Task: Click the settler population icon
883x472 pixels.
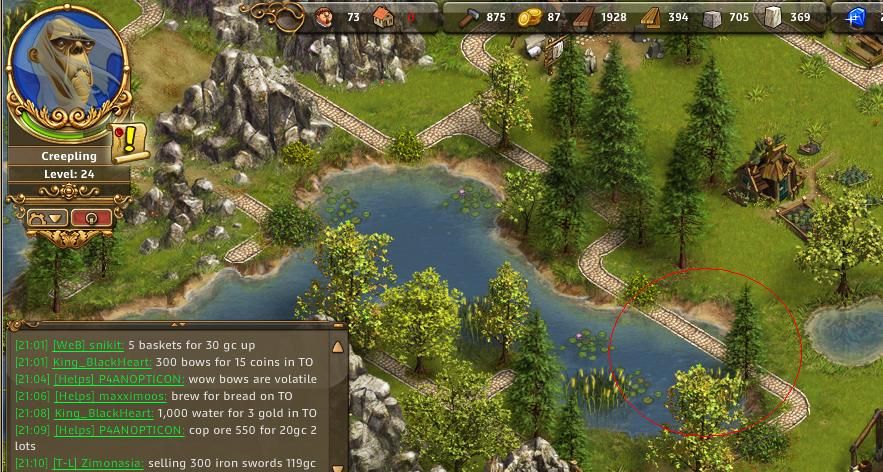Action: pyautogui.click(x=325, y=16)
